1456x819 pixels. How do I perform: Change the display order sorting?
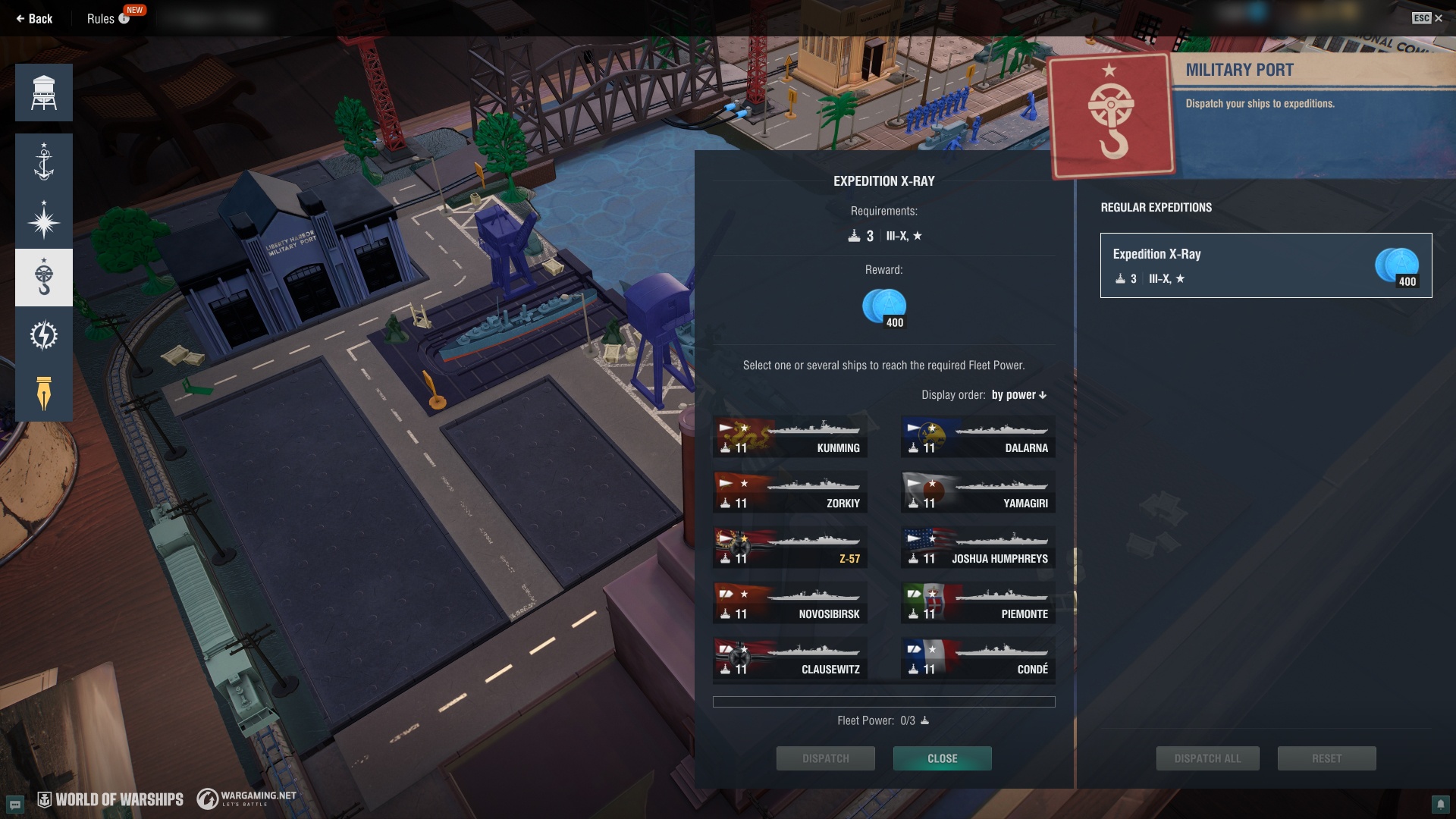click(x=1018, y=395)
